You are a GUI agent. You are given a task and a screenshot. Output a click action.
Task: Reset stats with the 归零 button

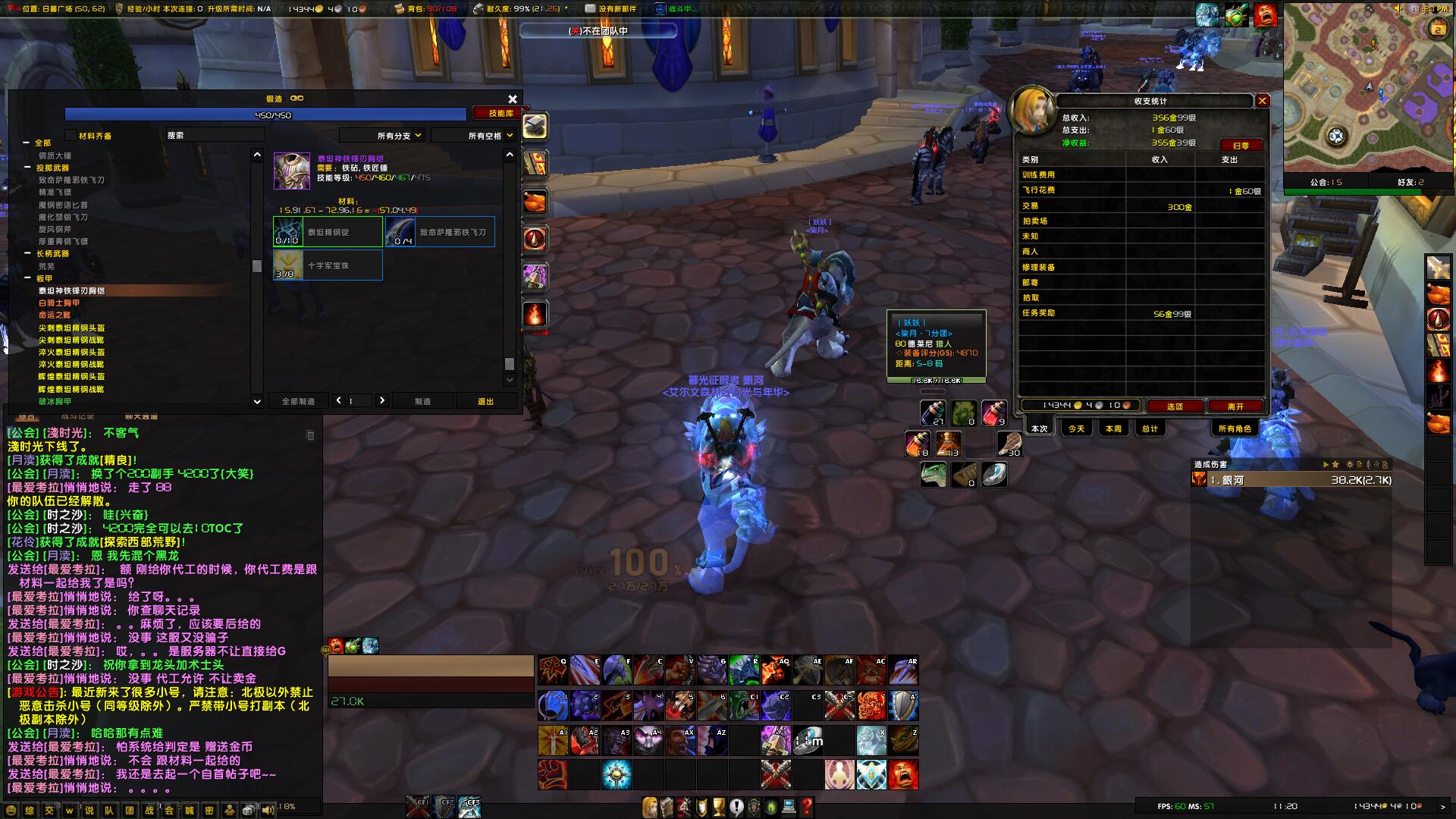[1241, 145]
